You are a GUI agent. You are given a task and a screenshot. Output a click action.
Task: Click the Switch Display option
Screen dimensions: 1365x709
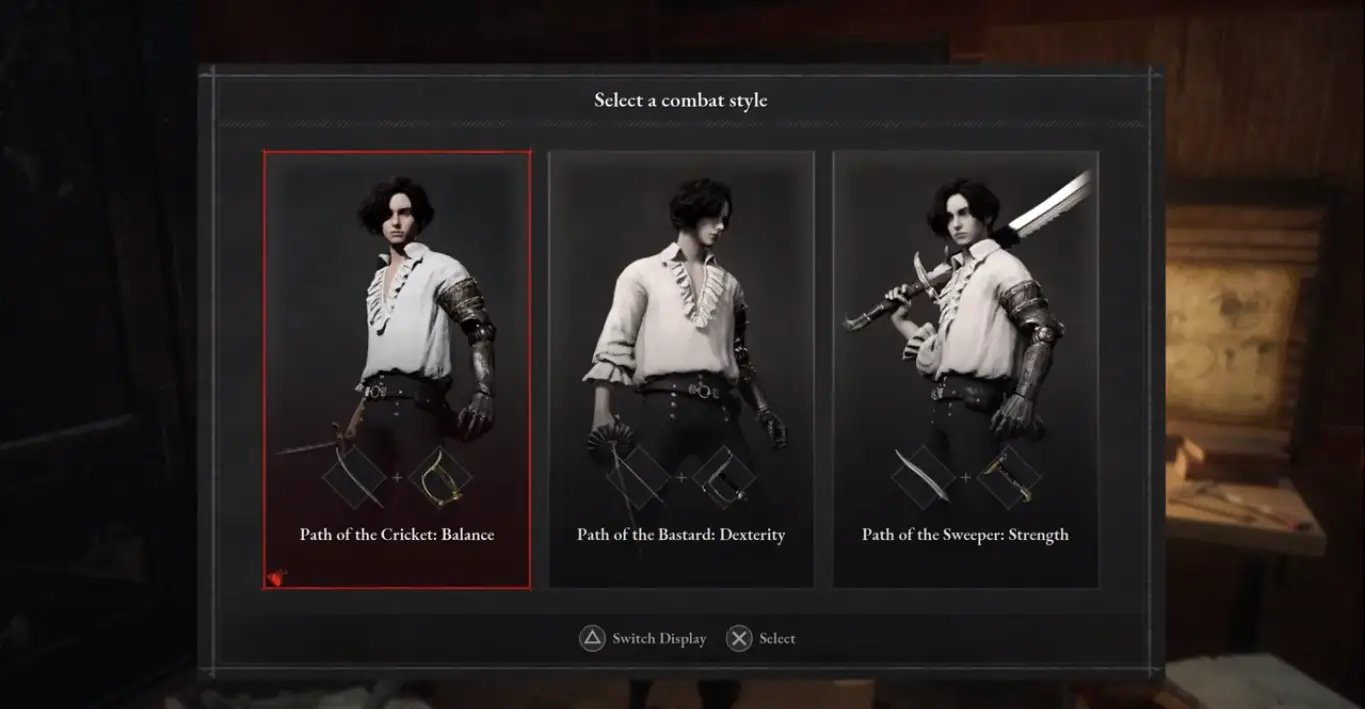point(643,638)
